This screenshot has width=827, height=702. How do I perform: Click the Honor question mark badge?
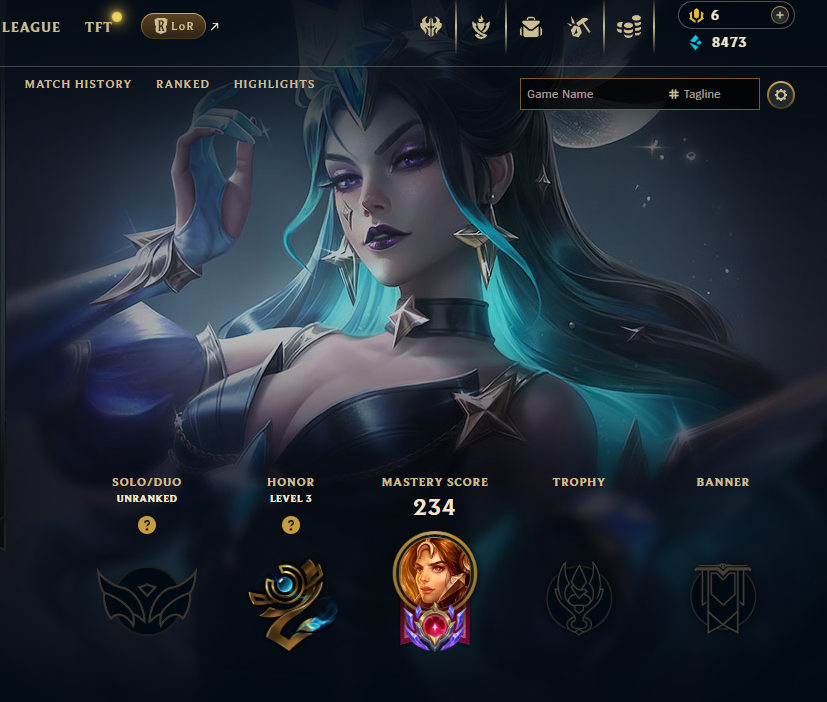coord(291,525)
